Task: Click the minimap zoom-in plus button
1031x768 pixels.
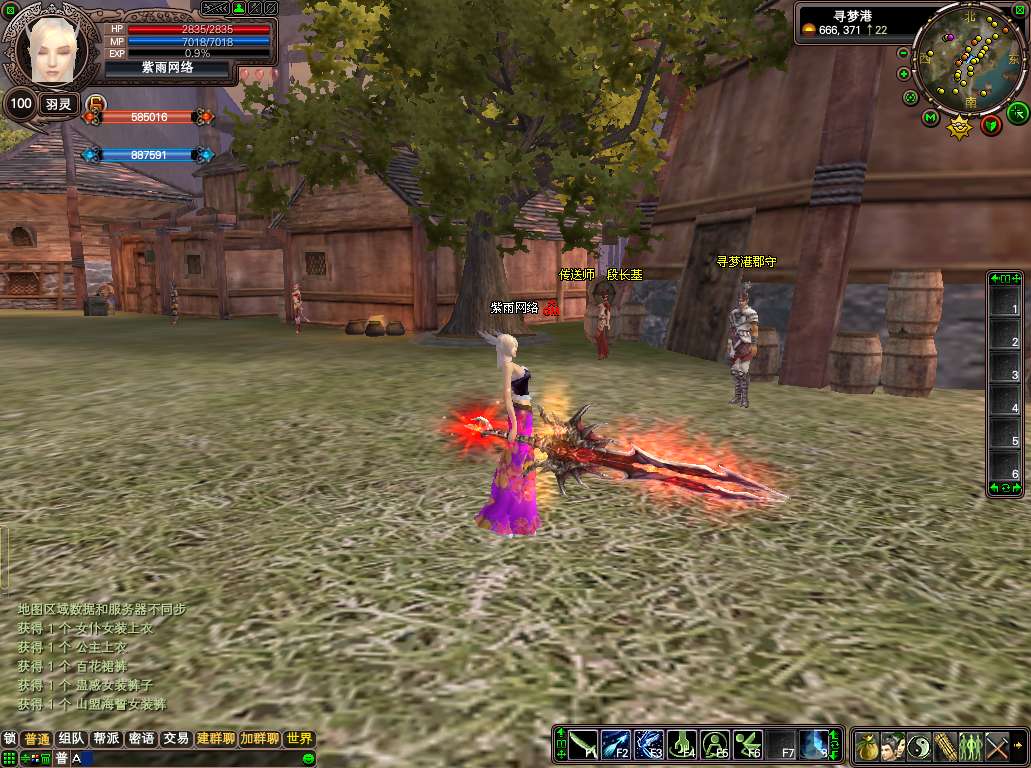Action: click(904, 73)
